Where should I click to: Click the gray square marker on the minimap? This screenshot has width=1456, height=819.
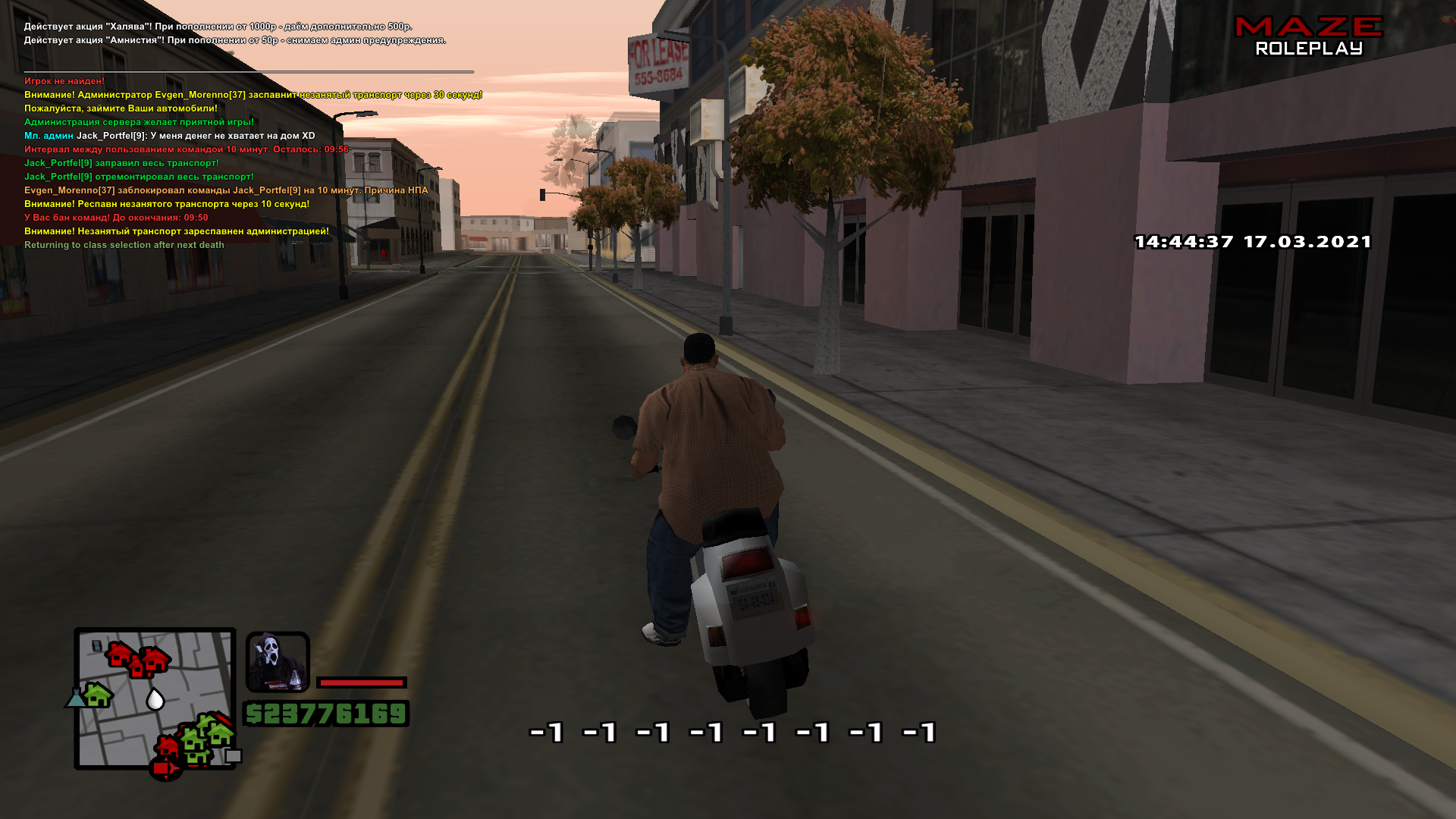(x=234, y=756)
